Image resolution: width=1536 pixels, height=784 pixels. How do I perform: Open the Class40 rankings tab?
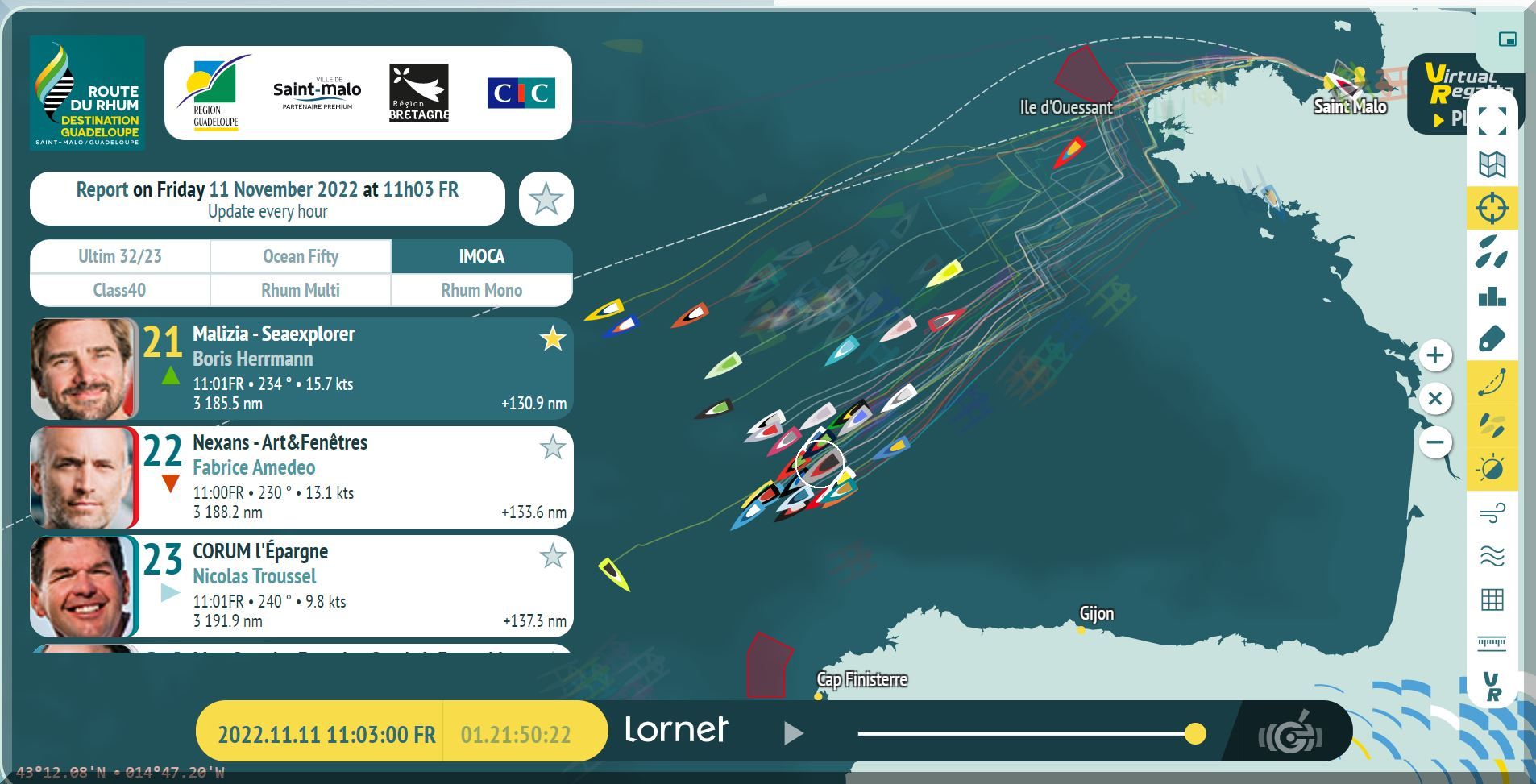click(x=119, y=290)
